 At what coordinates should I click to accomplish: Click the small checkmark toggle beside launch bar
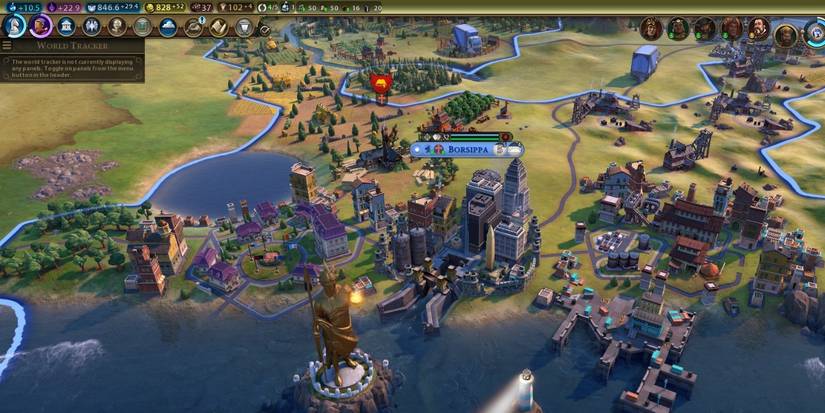(x=265, y=30)
